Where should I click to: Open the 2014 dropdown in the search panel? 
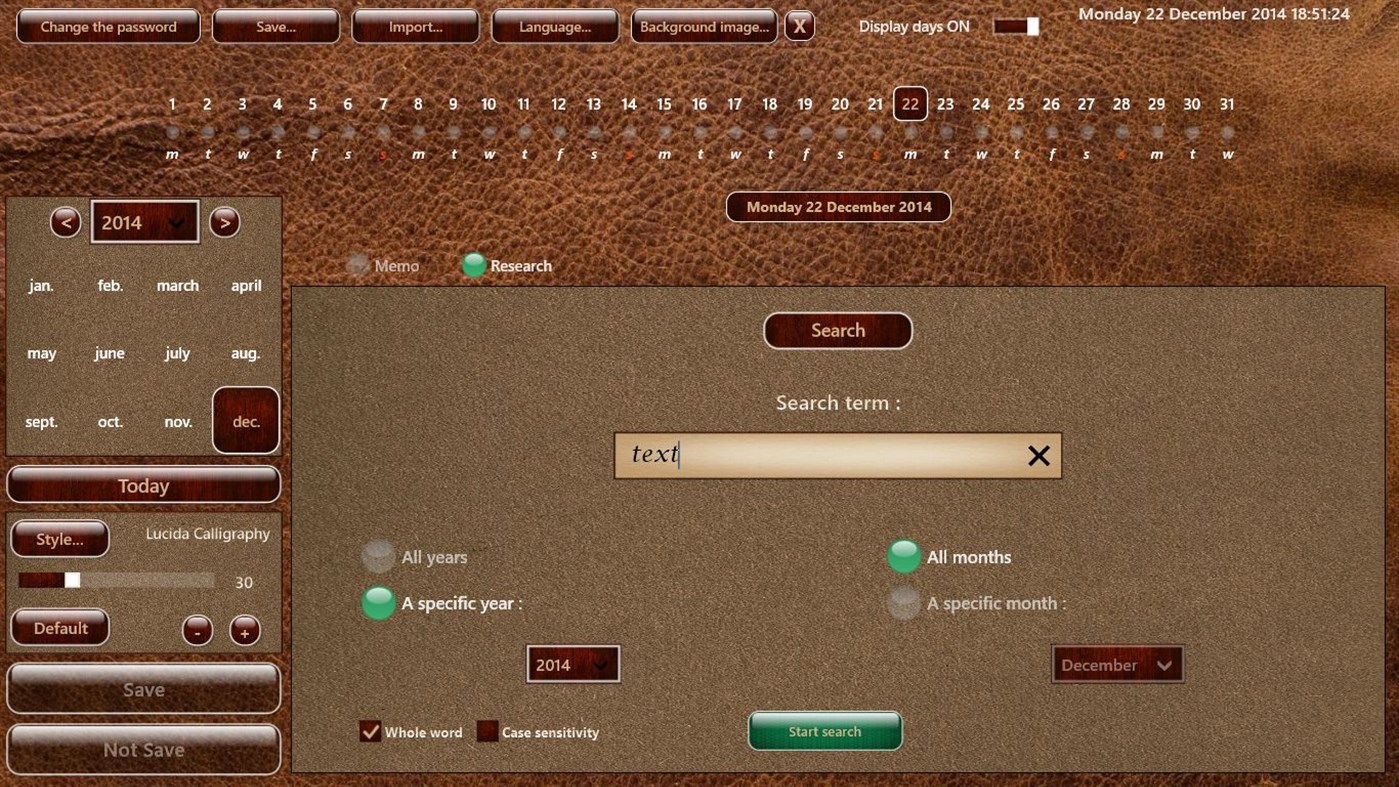(x=572, y=663)
